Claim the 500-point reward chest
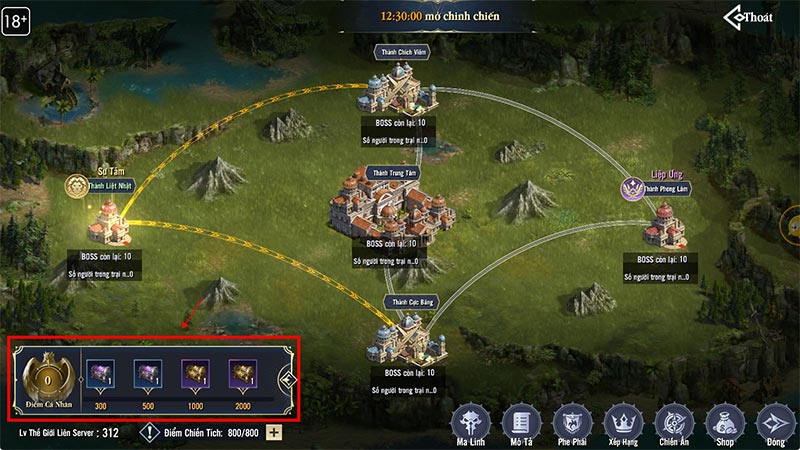800x450 pixels. [x=148, y=375]
